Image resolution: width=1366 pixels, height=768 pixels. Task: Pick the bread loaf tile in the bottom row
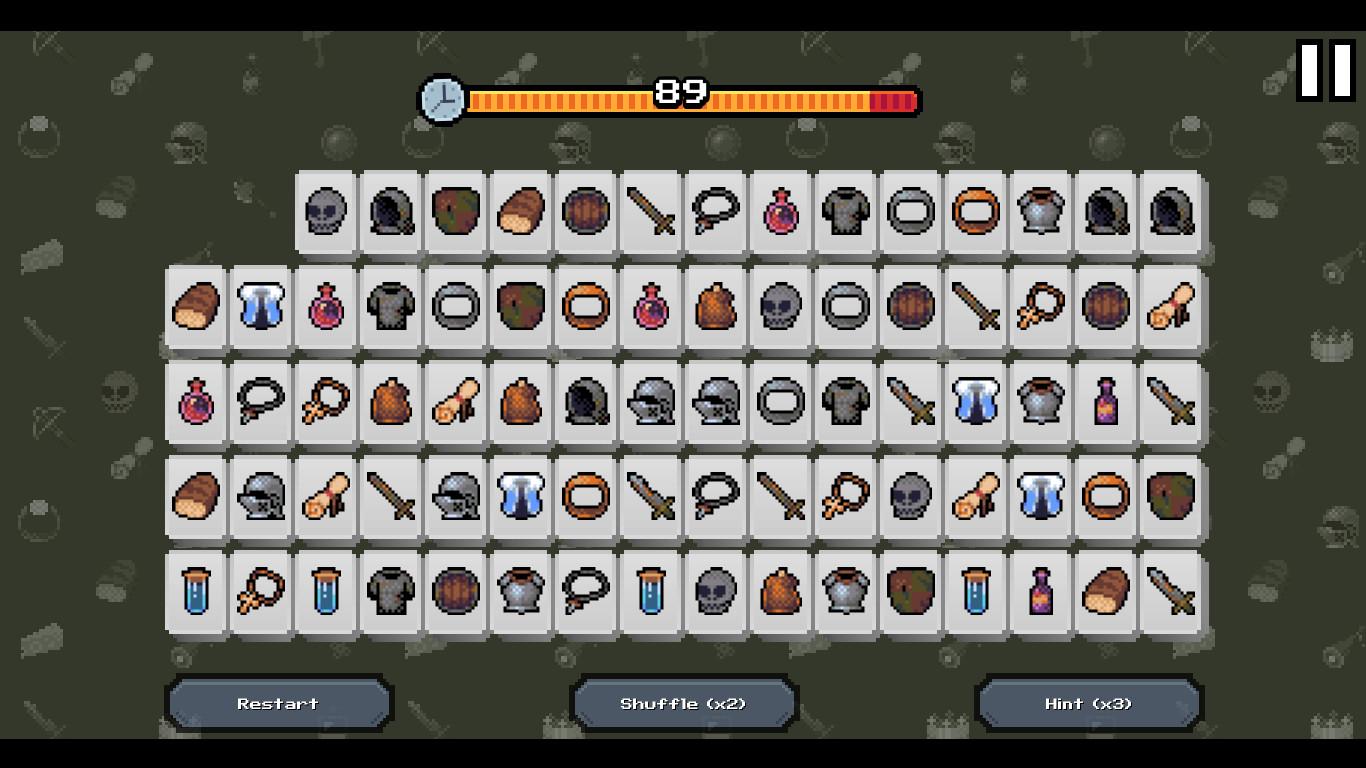[x=1106, y=591]
